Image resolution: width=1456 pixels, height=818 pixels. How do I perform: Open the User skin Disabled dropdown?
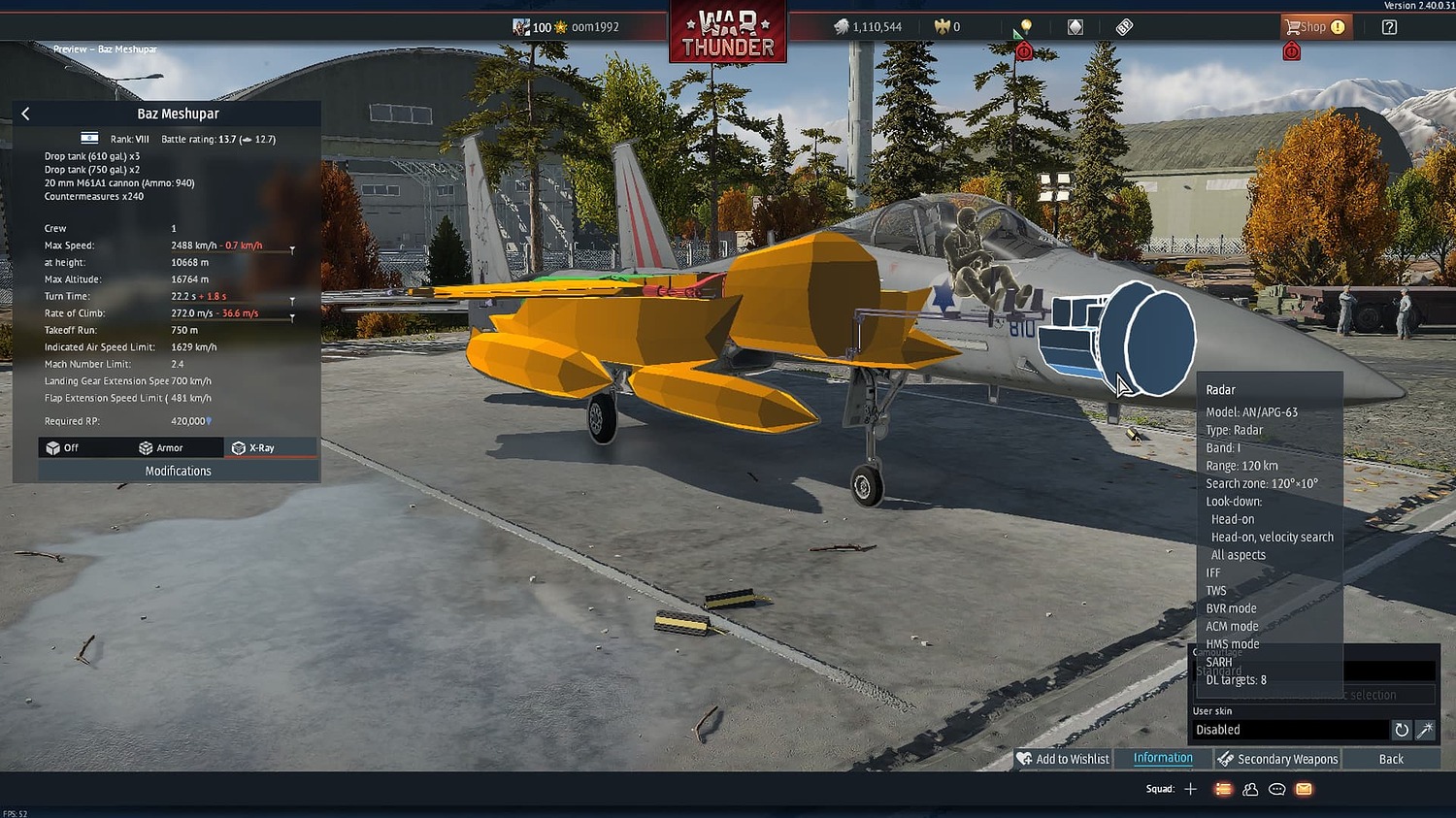[1291, 729]
